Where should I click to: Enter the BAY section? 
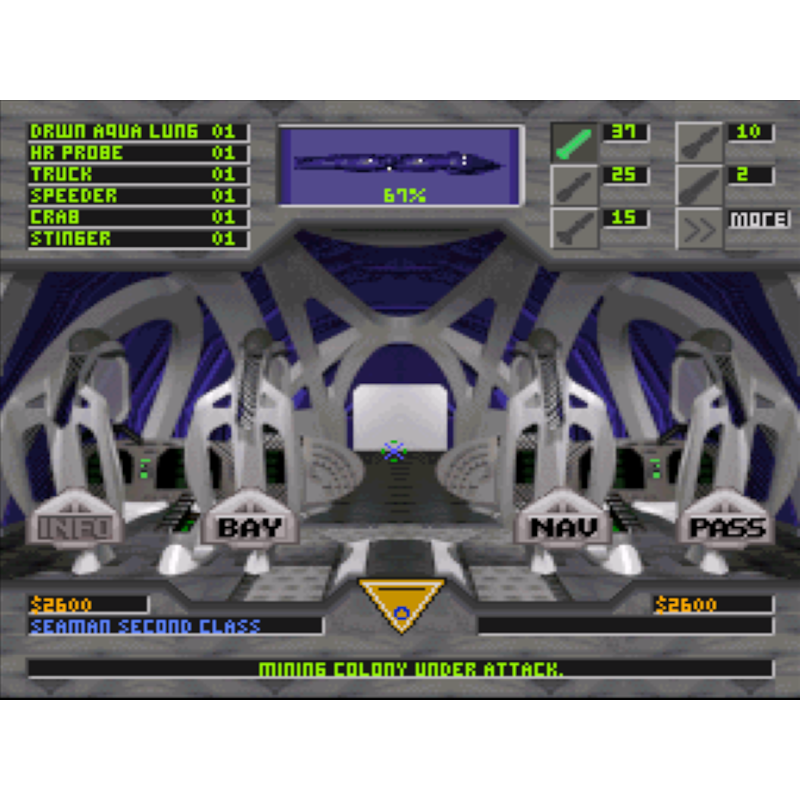click(250, 527)
